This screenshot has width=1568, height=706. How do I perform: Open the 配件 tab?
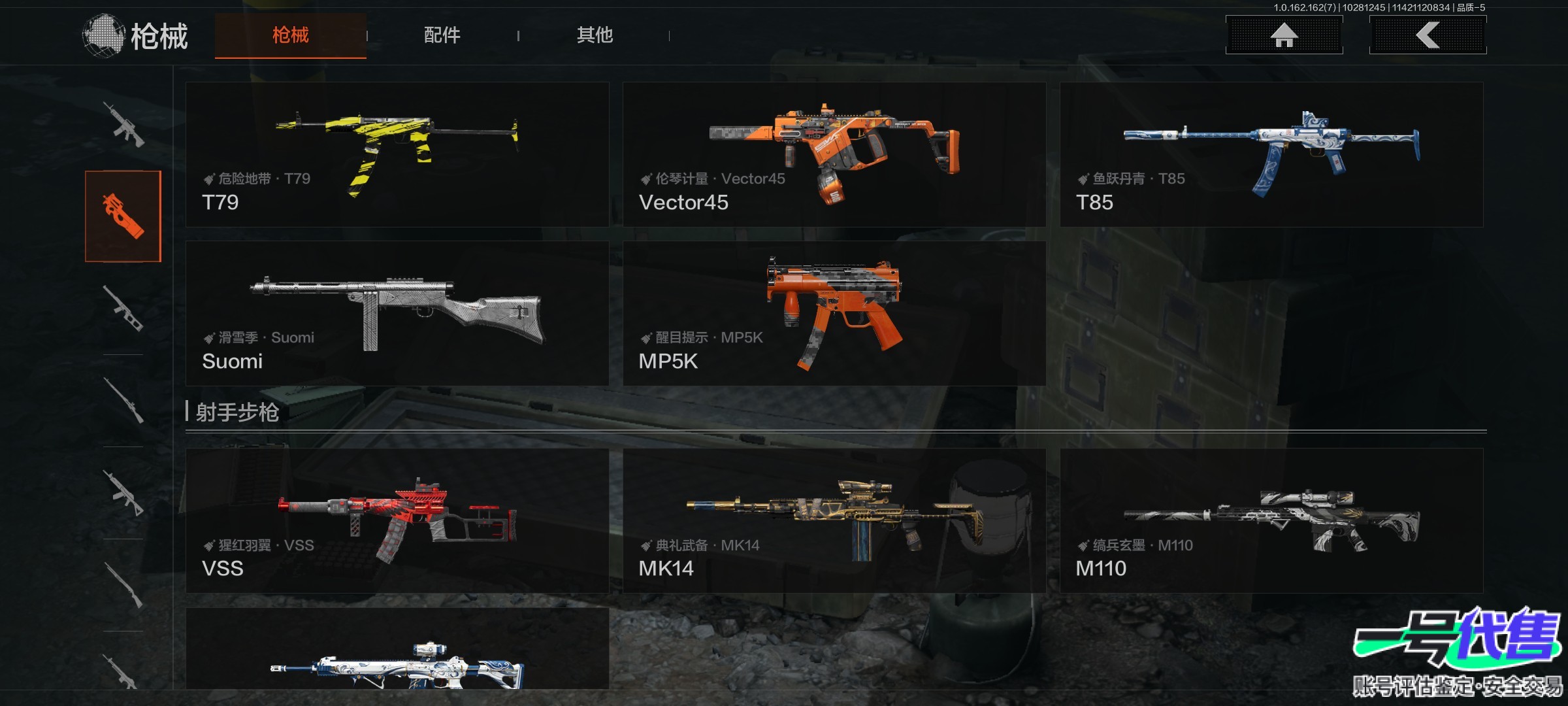pyautogui.click(x=442, y=35)
